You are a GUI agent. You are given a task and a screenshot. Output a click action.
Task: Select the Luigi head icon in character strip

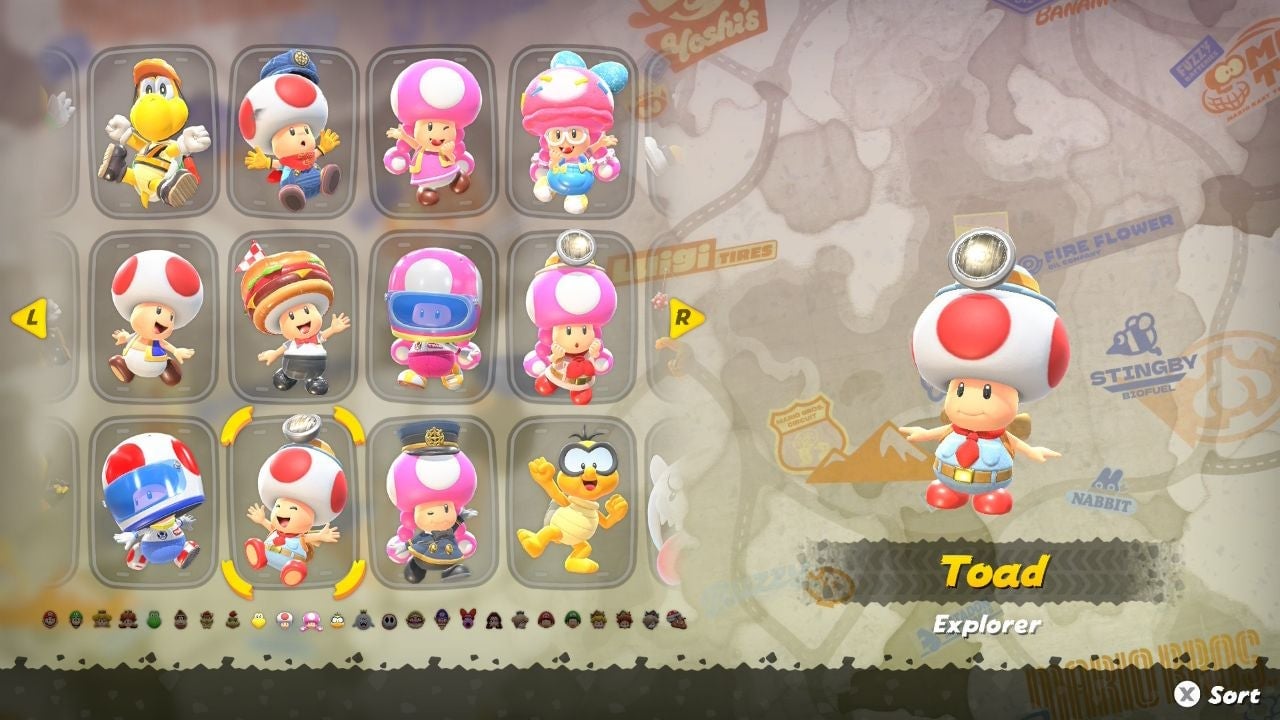76,620
